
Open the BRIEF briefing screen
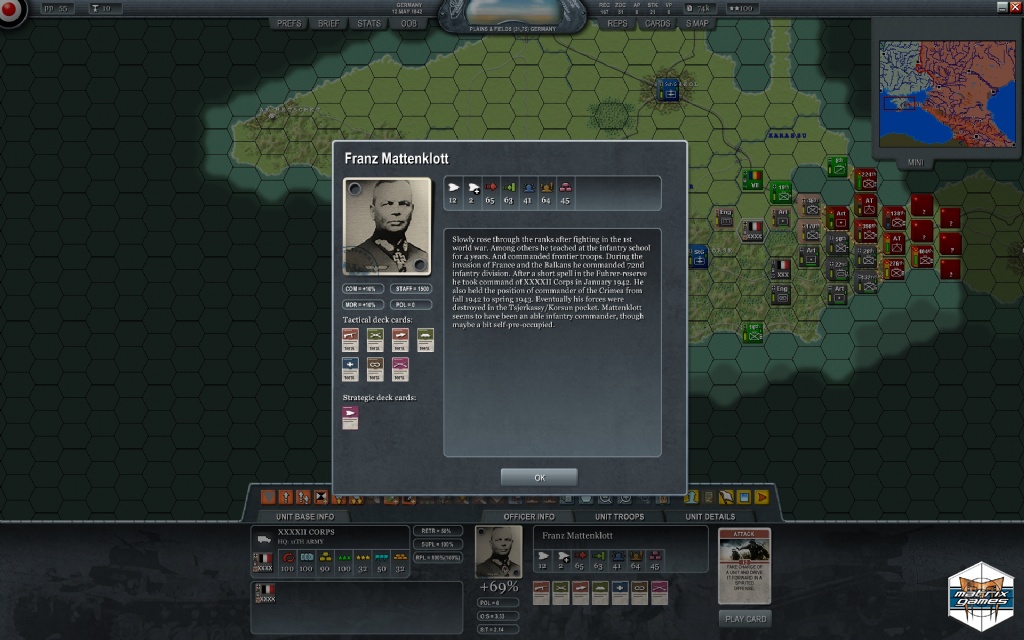point(328,23)
